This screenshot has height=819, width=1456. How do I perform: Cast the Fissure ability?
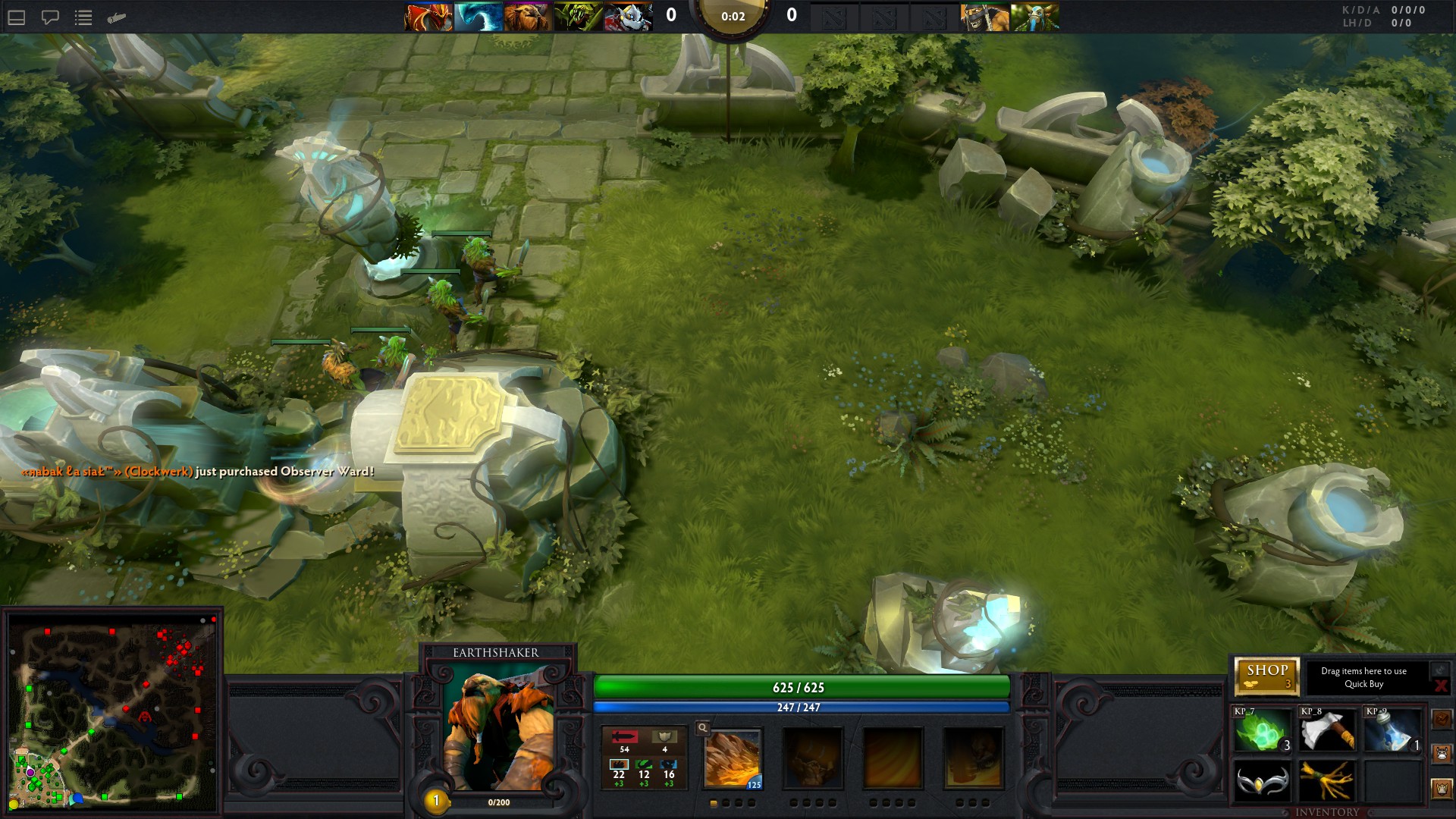(x=733, y=759)
